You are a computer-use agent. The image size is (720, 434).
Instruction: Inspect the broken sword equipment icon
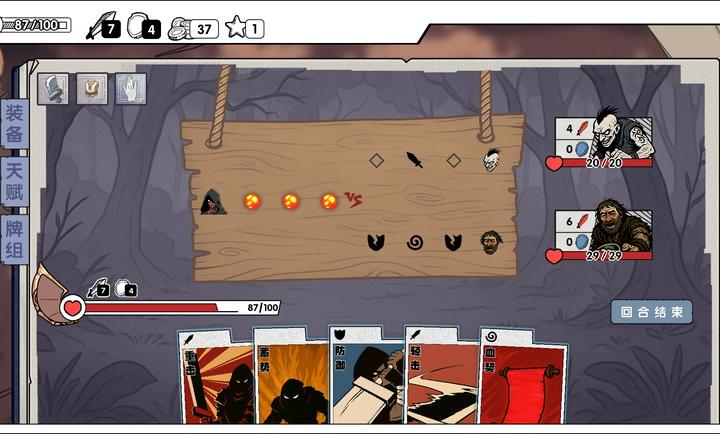pyautogui.click(x=53, y=88)
